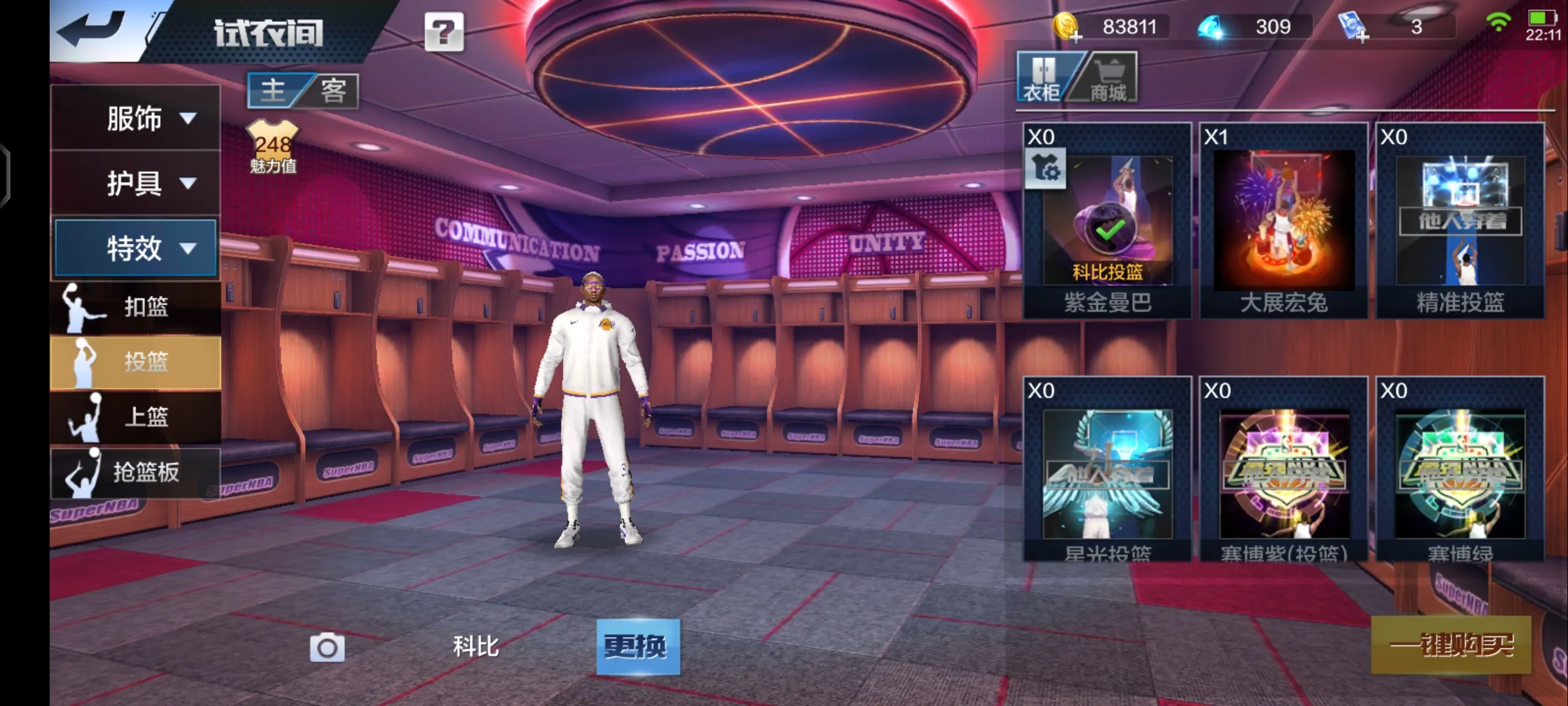Select the 扣篮 dunk effects entry
Image resolution: width=1568 pixels, height=706 pixels.
point(136,307)
